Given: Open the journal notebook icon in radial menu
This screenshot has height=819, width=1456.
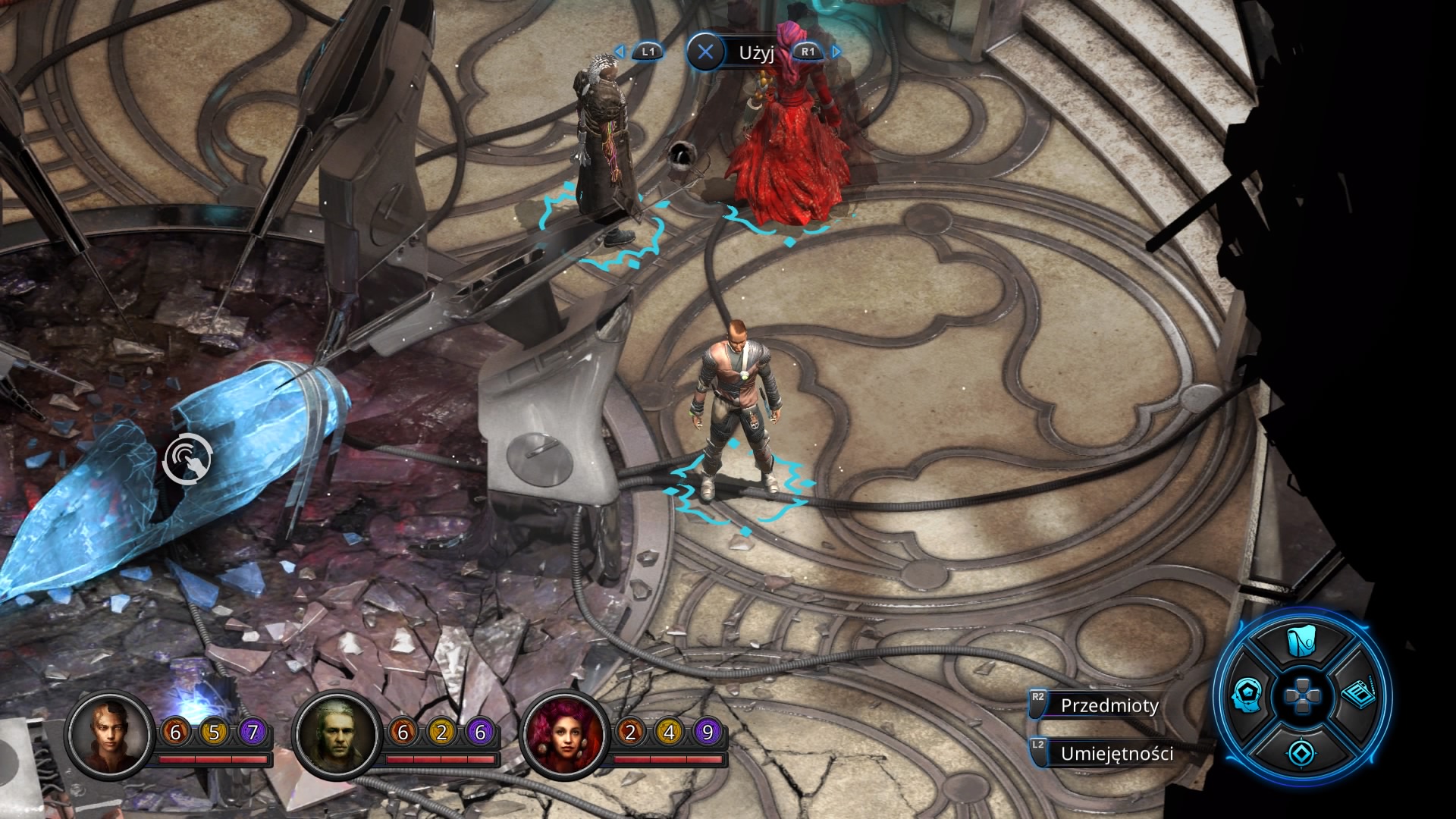Looking at the screenshot, I should (1358, 694).
